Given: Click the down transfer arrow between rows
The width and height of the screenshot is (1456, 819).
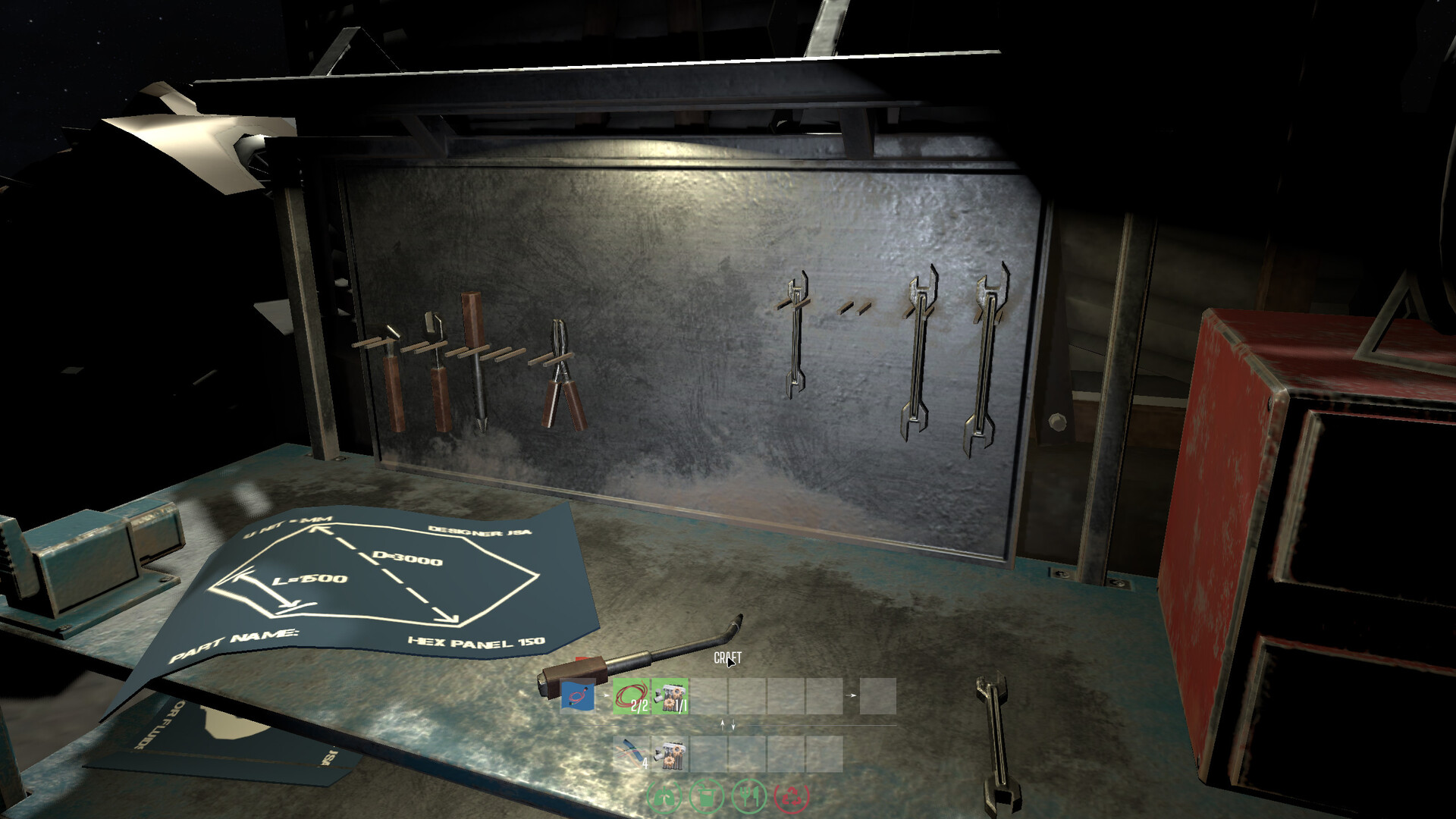Looking at the screenshot, I should (733, 726).
